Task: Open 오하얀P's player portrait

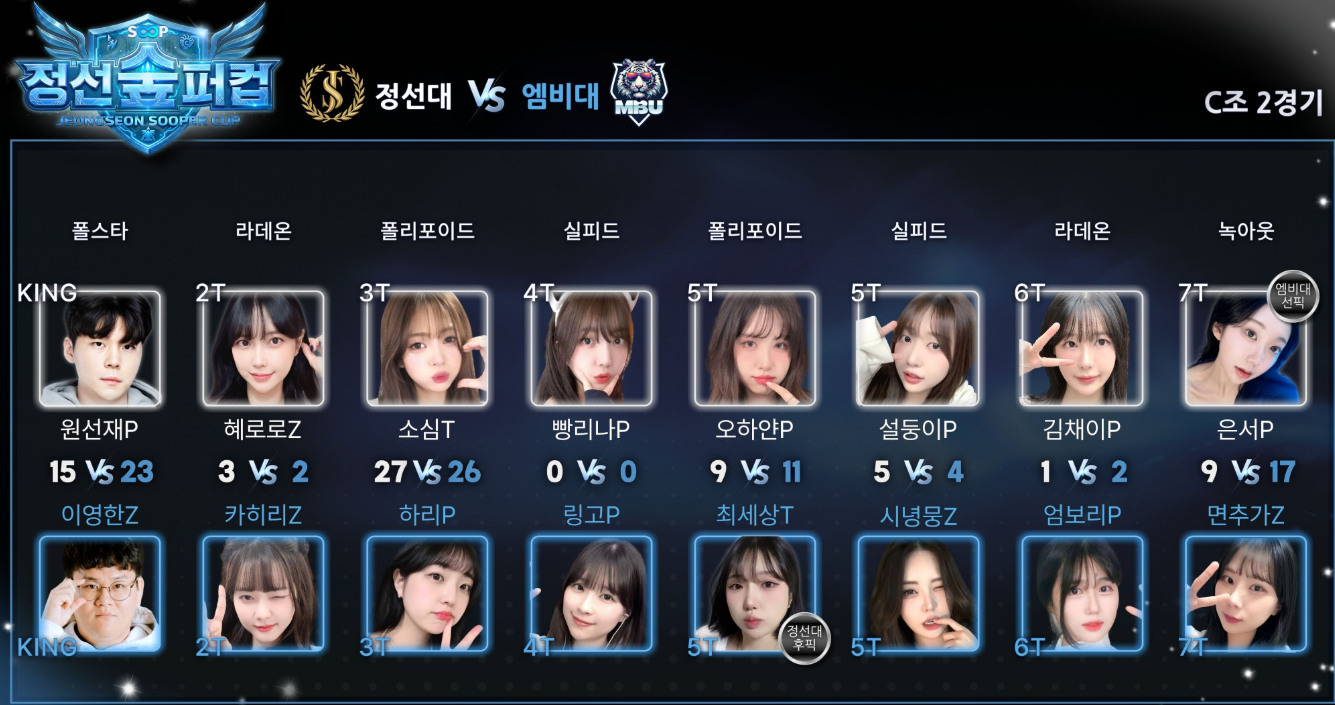Action: coord(755,348)
